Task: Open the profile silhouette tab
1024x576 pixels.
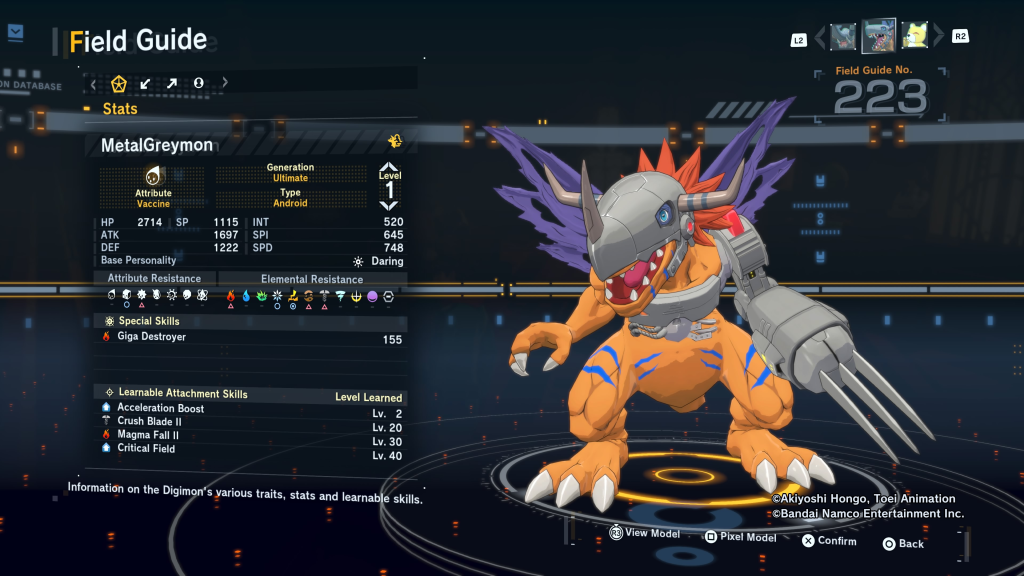Action: pyautogui.click(x=199, y=83)
